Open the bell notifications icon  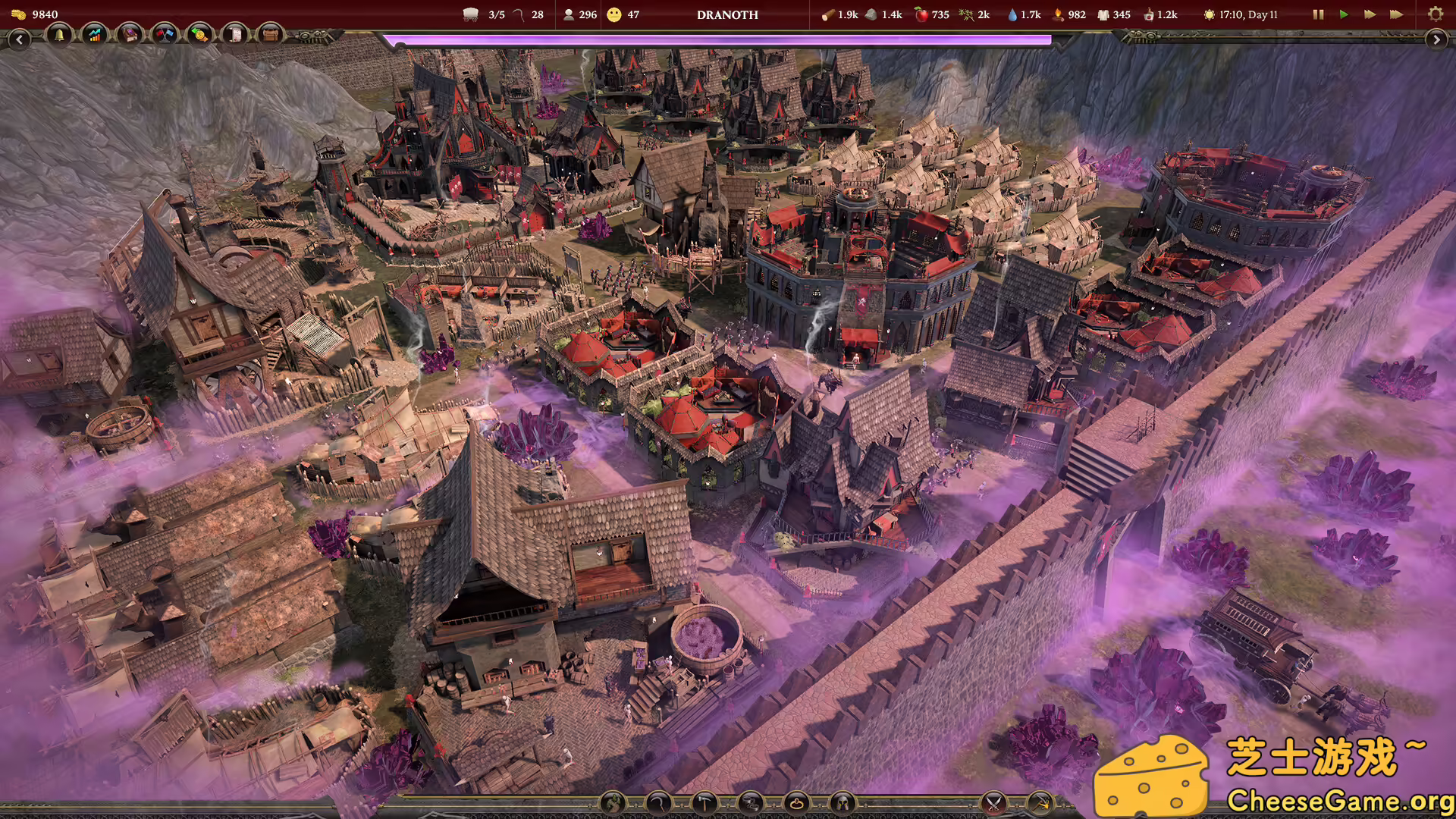pos(59,35)
